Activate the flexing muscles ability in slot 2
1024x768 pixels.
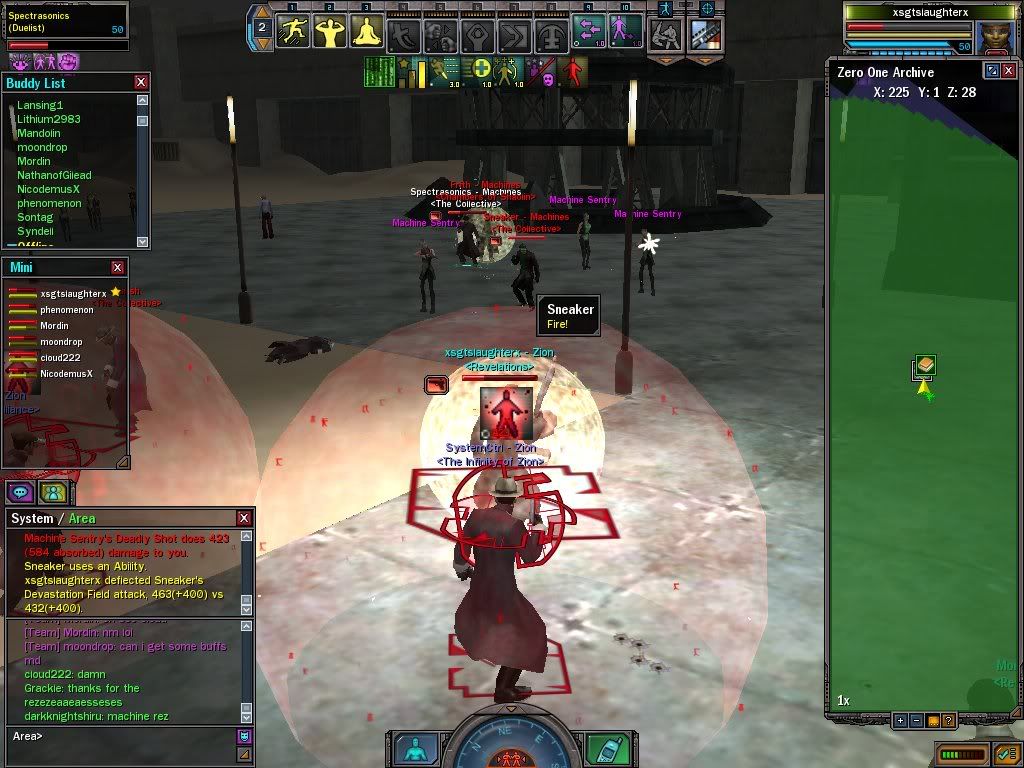click(330, 32)
